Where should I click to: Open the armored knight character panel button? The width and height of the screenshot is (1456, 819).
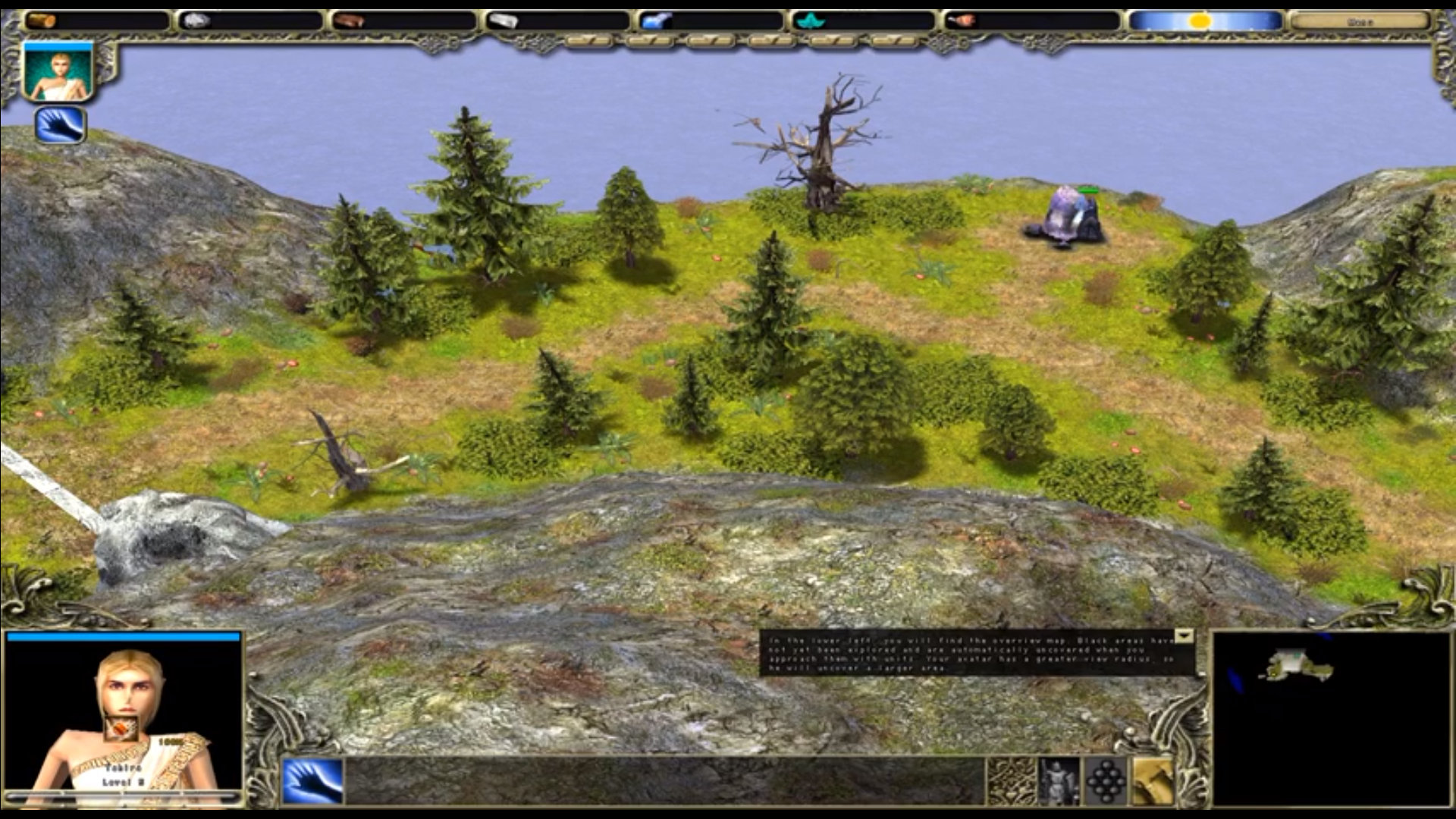pos(1059,781)
